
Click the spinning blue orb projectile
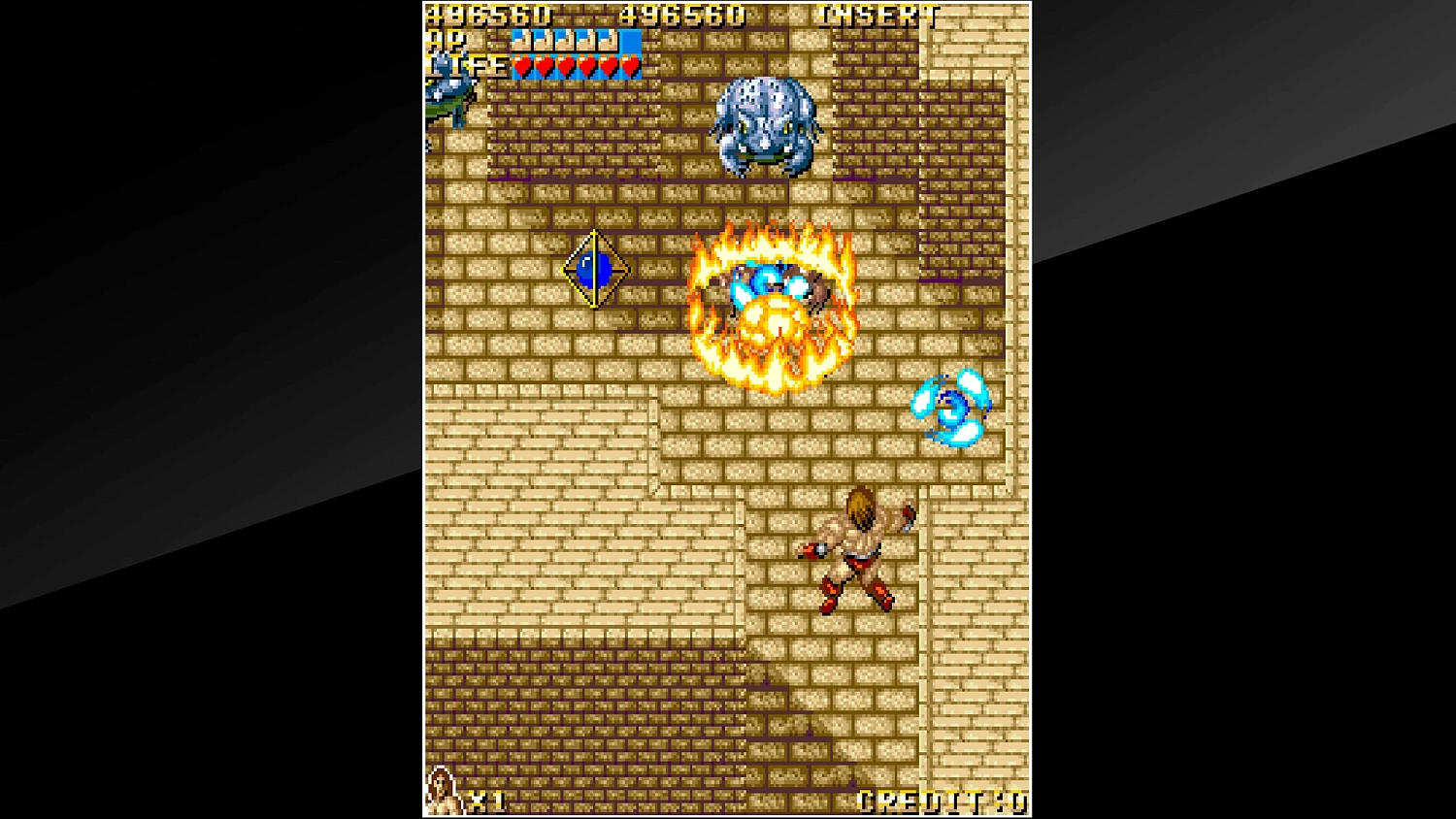point(949,408)
